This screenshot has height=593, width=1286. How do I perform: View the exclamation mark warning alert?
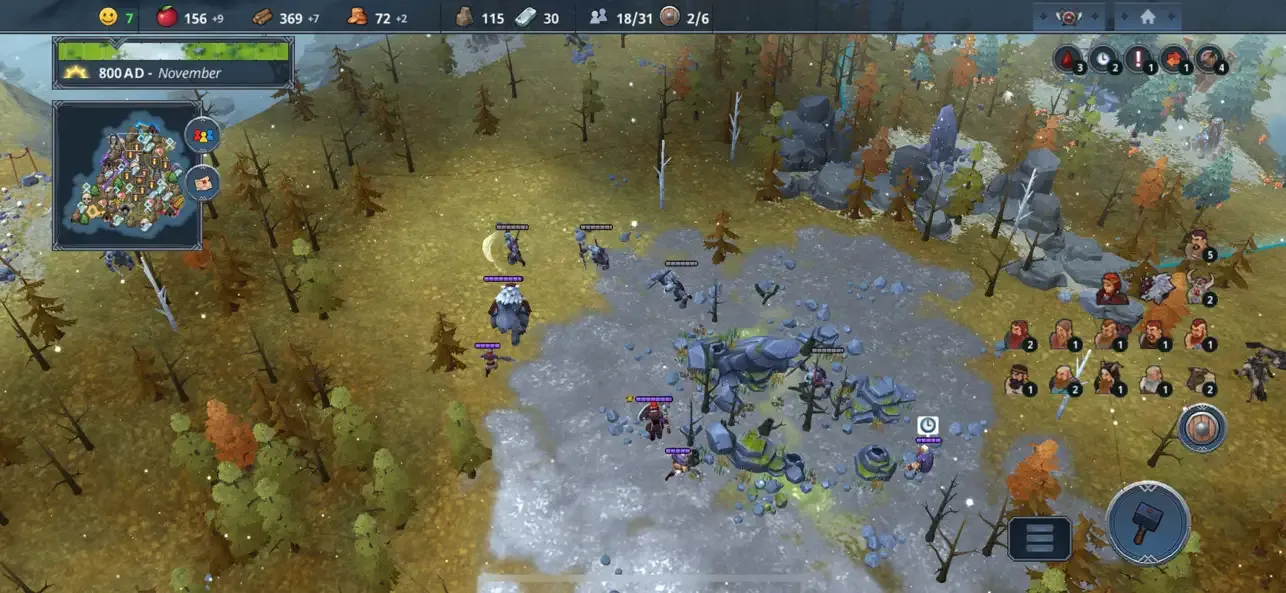pos(1138,59)
